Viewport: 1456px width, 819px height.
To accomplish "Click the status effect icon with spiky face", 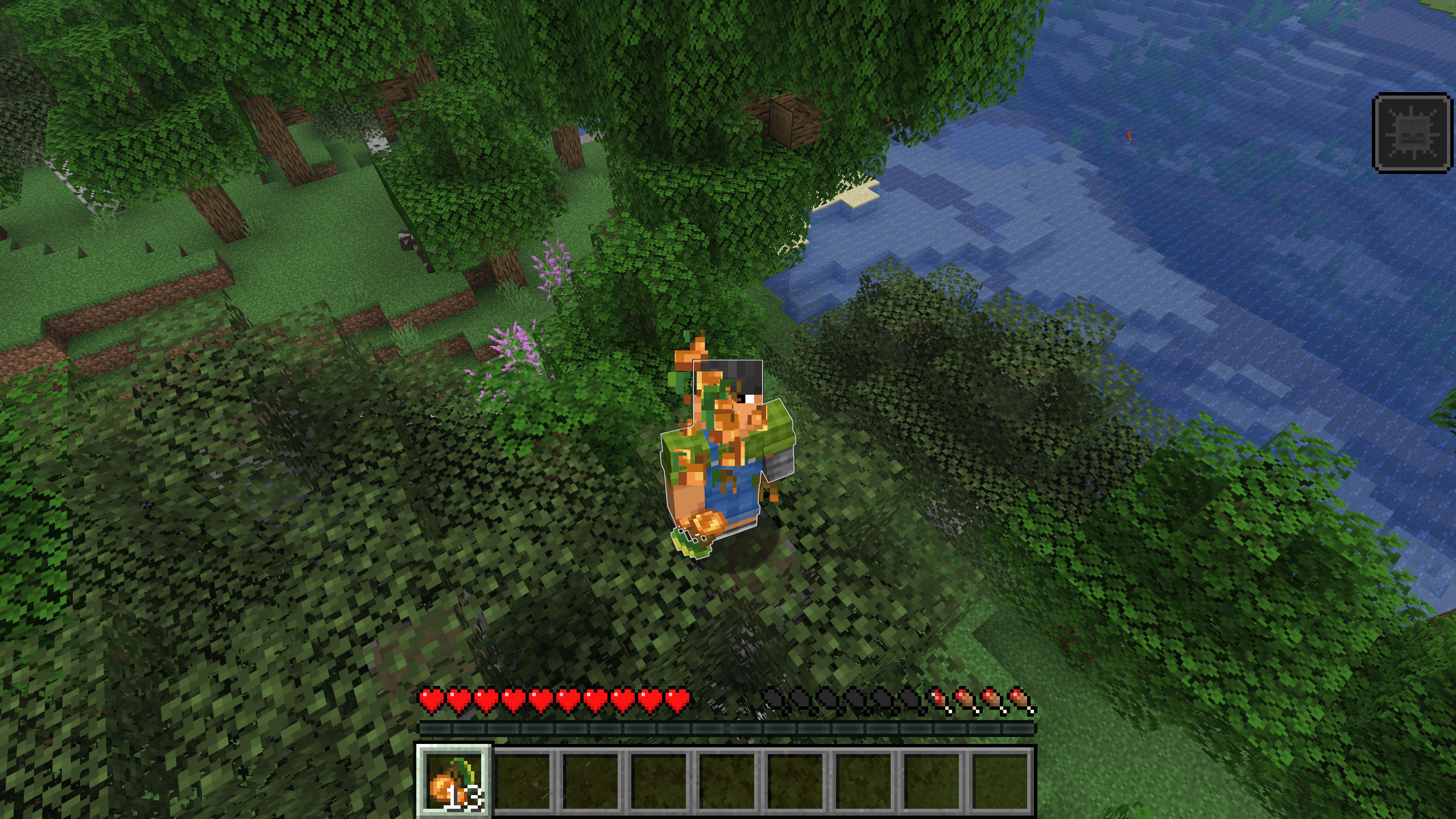I will (1412, 134).
